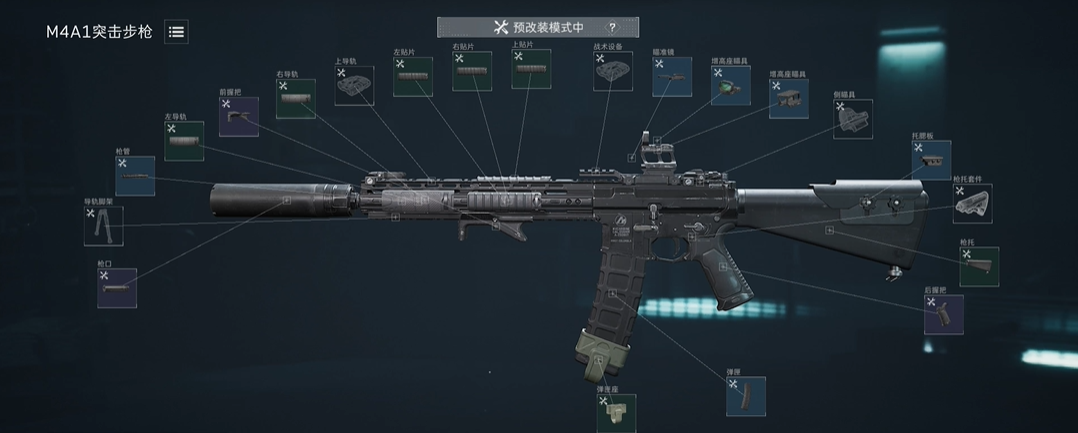Image resolution: width=1078 pixels, height=433 pixels.
Task: Select the 瞄准镜 scope slot
Action: click(672, 77)
